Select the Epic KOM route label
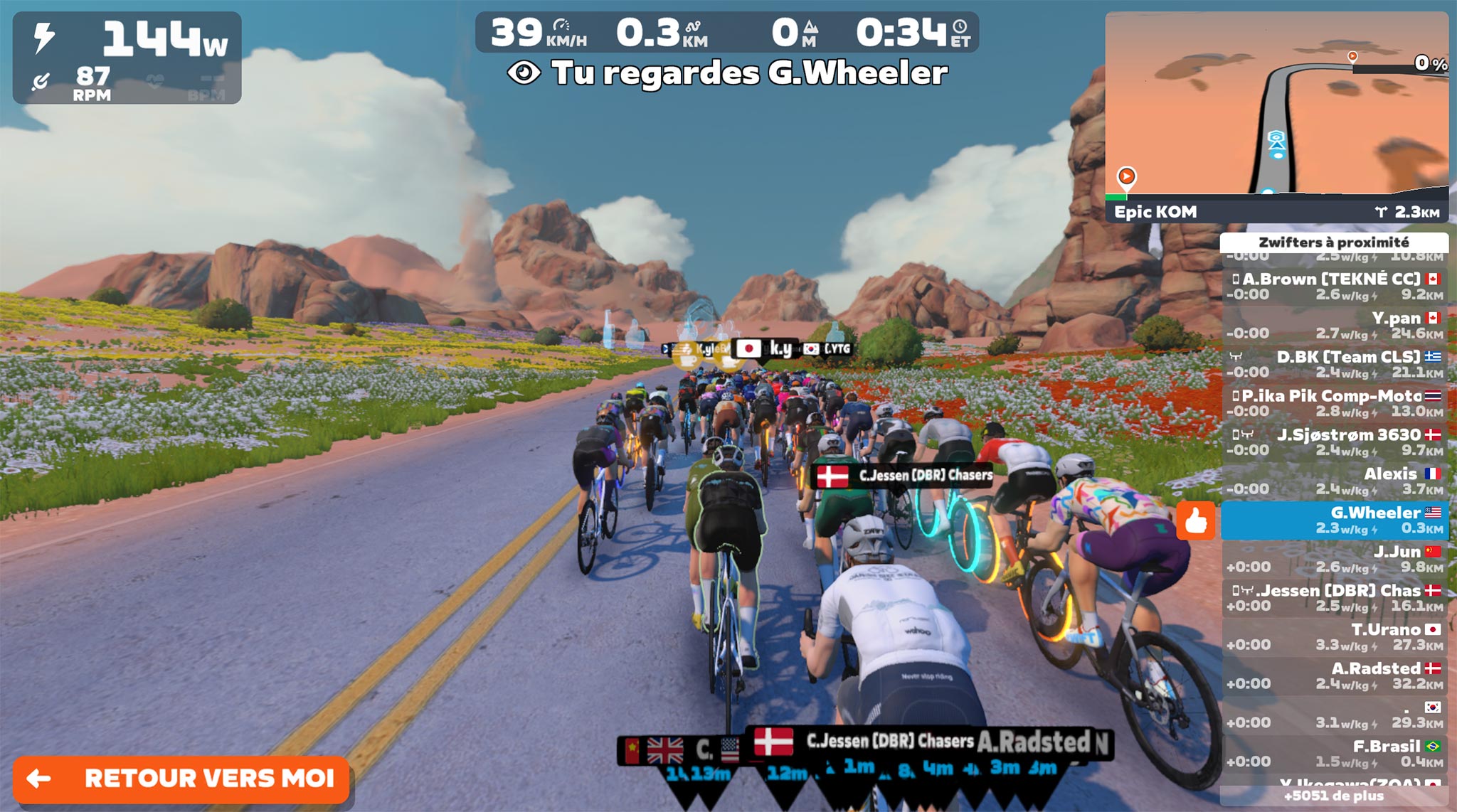The width and height of the screenshot is (1457, 812). [x=1155, y=212]
